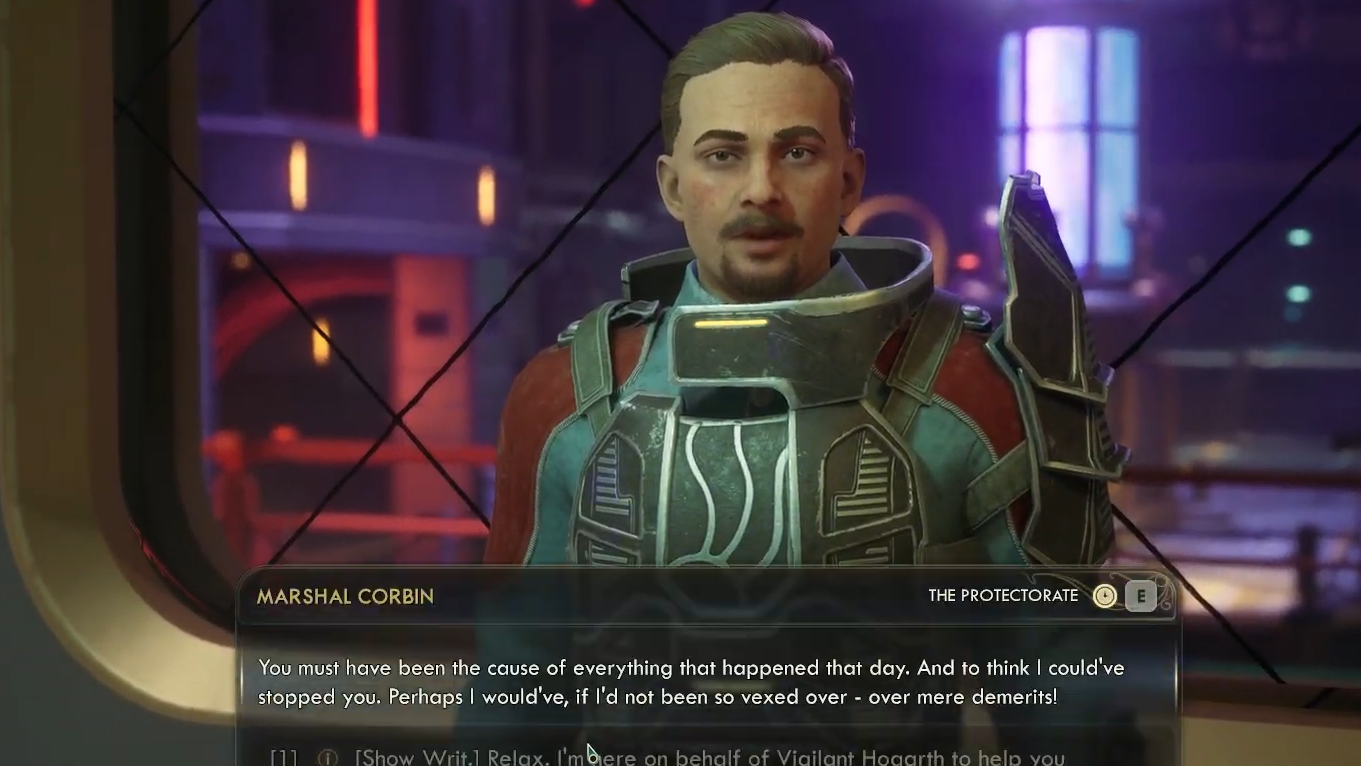This screenshot has width=1361, height=766.
Task: Click the Protectorate faction emblem icon
Action: (x=1104, y=597)
